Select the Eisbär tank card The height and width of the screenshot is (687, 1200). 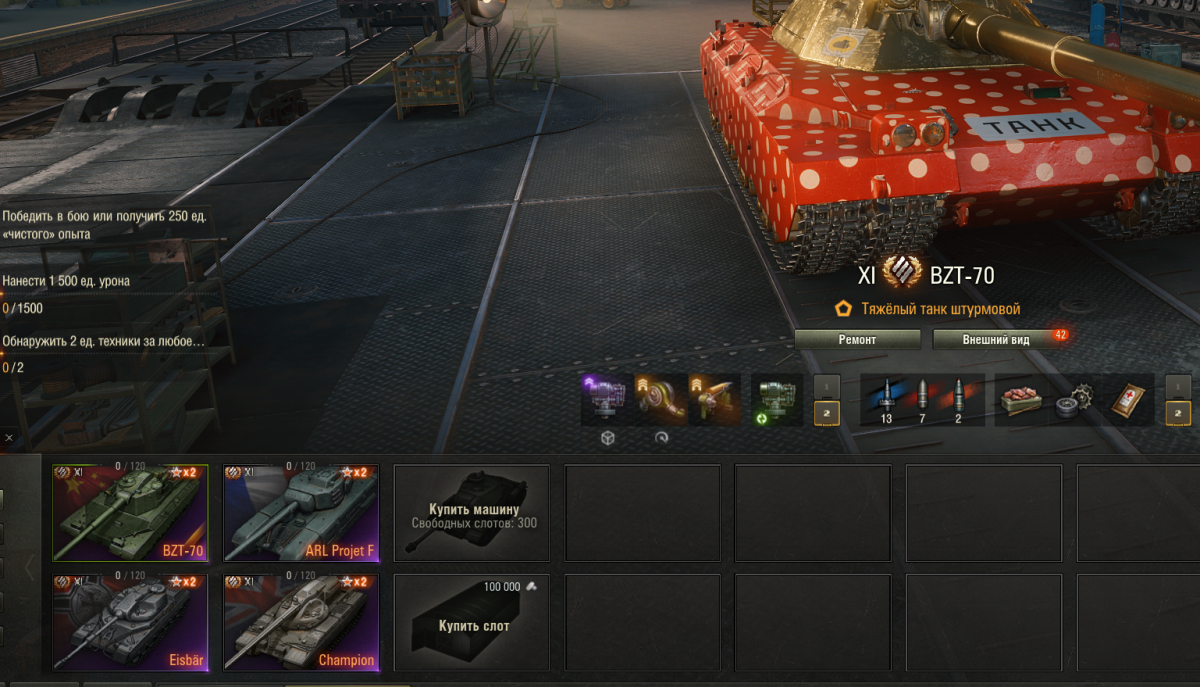(x=130, y=622)
